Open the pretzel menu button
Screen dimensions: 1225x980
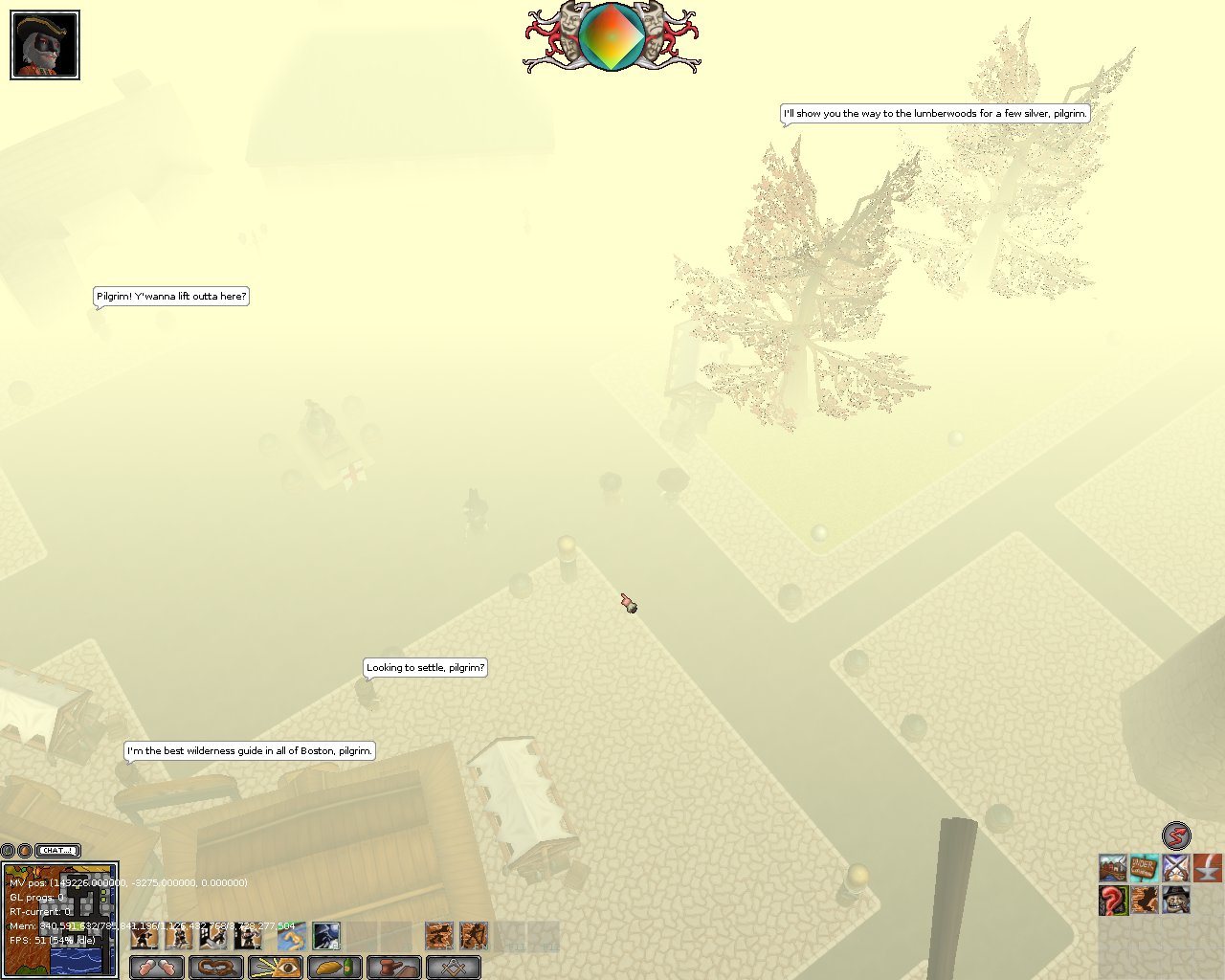coord(215,968)
